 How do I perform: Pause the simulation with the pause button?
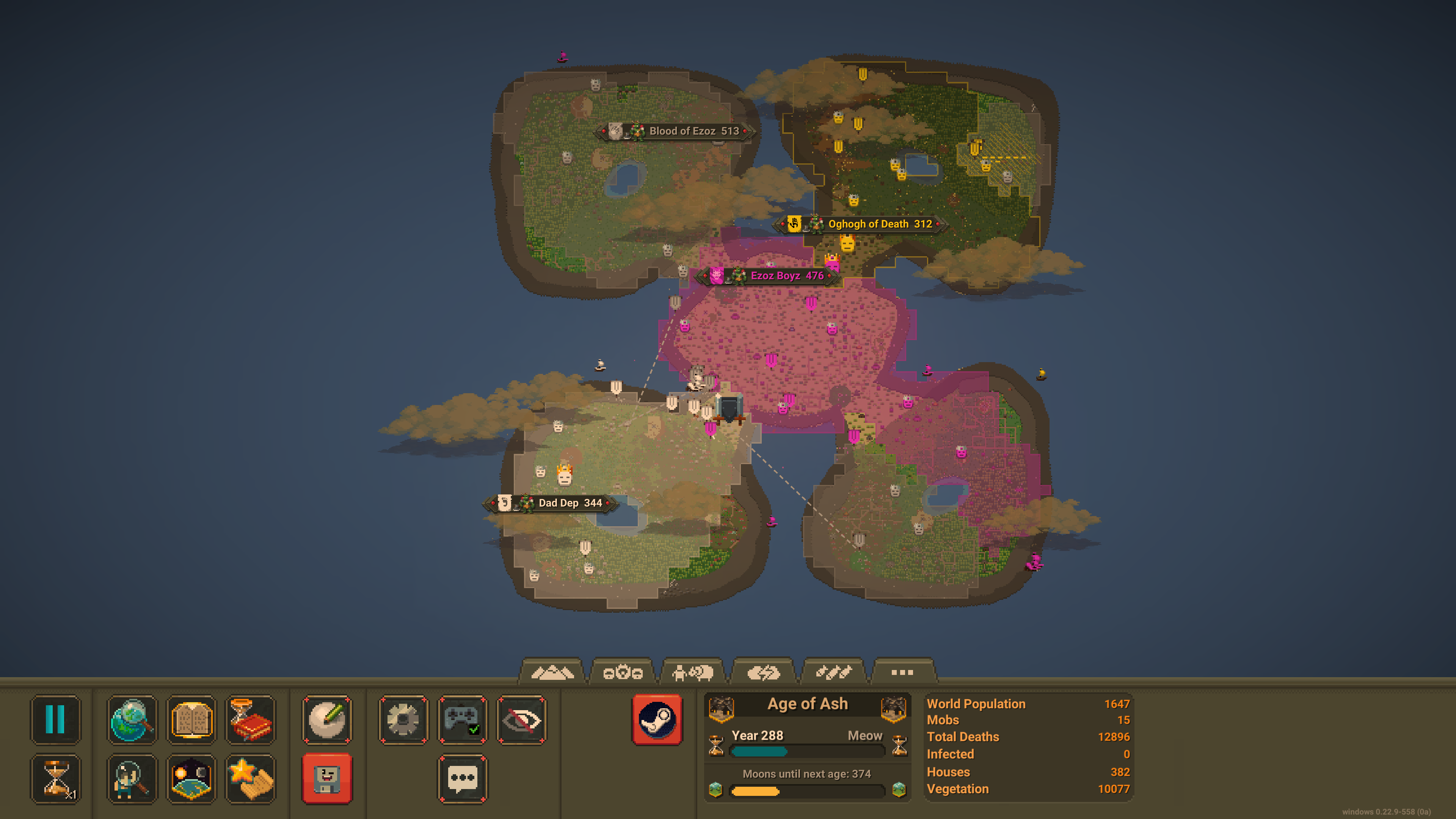(x=55, y=719)
